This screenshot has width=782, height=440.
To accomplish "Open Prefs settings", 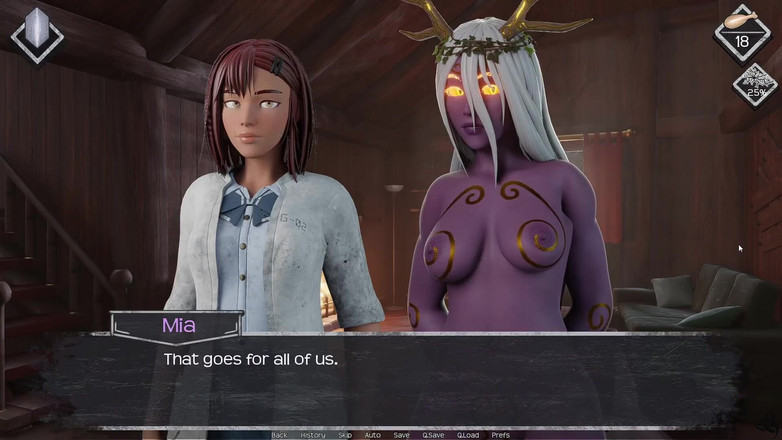I will [x=501, y=435].
